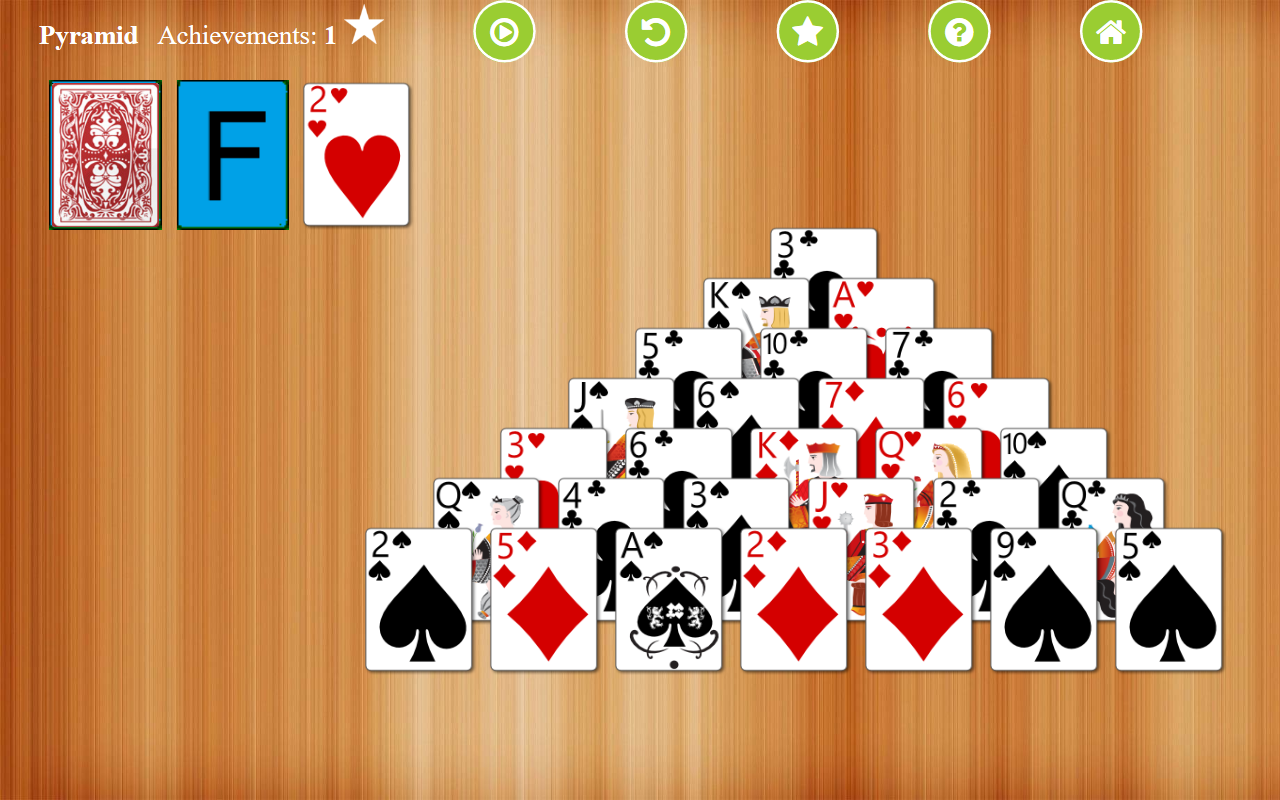Pick the 9 of spades bottom-row card
The width and height of the screenshot is (1280, 800).
[1043, 600]
